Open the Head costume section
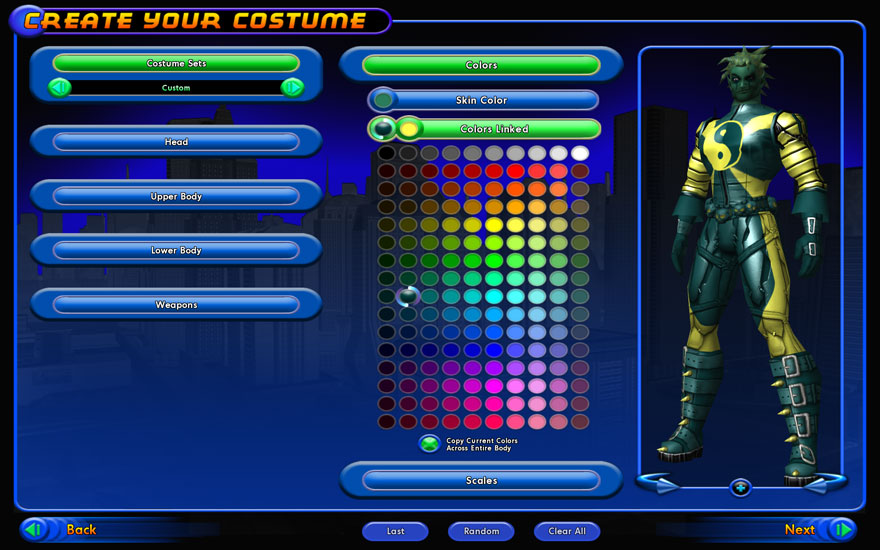 (x=176, y=142)
